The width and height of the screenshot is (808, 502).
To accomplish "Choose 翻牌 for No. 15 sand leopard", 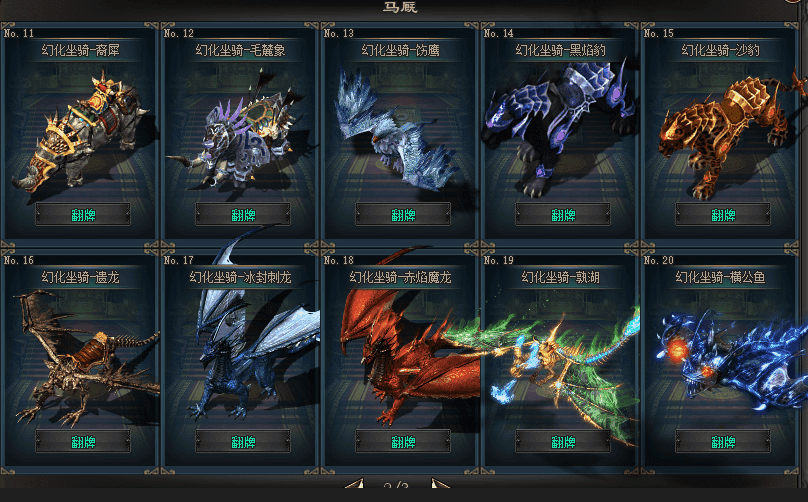I will (723, 215).
